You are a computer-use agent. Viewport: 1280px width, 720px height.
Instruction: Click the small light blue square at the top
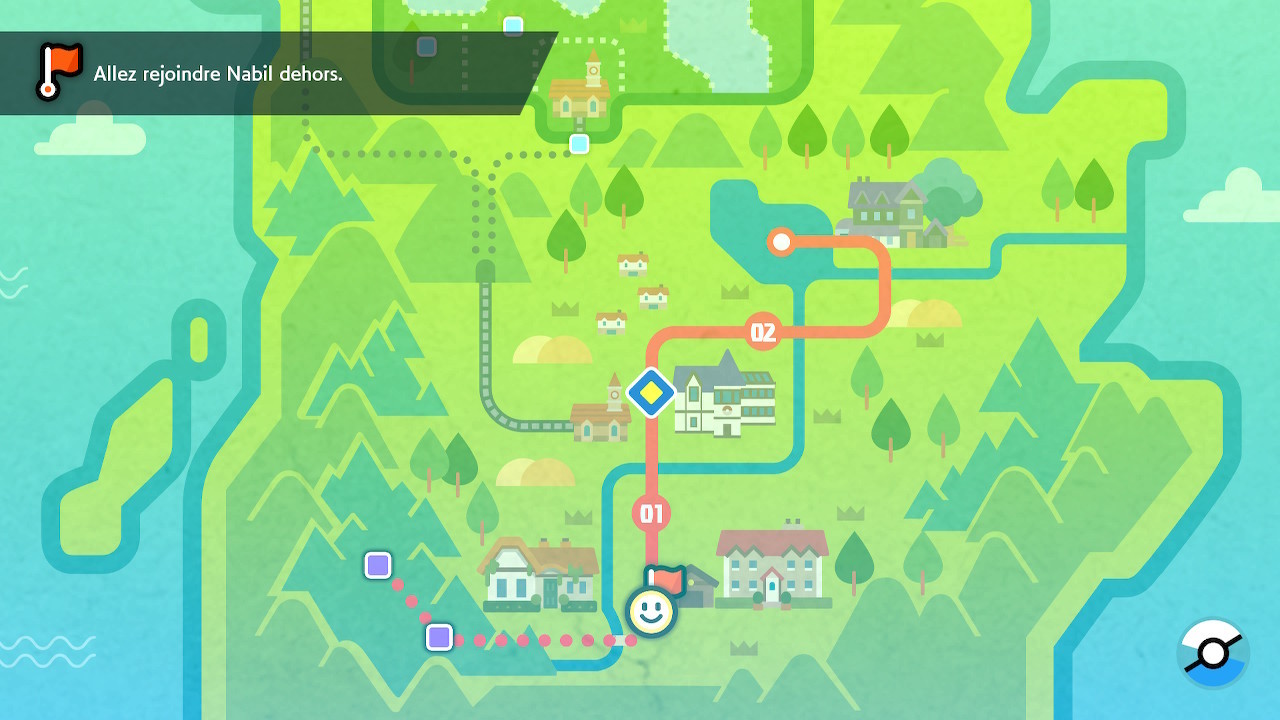514,27
